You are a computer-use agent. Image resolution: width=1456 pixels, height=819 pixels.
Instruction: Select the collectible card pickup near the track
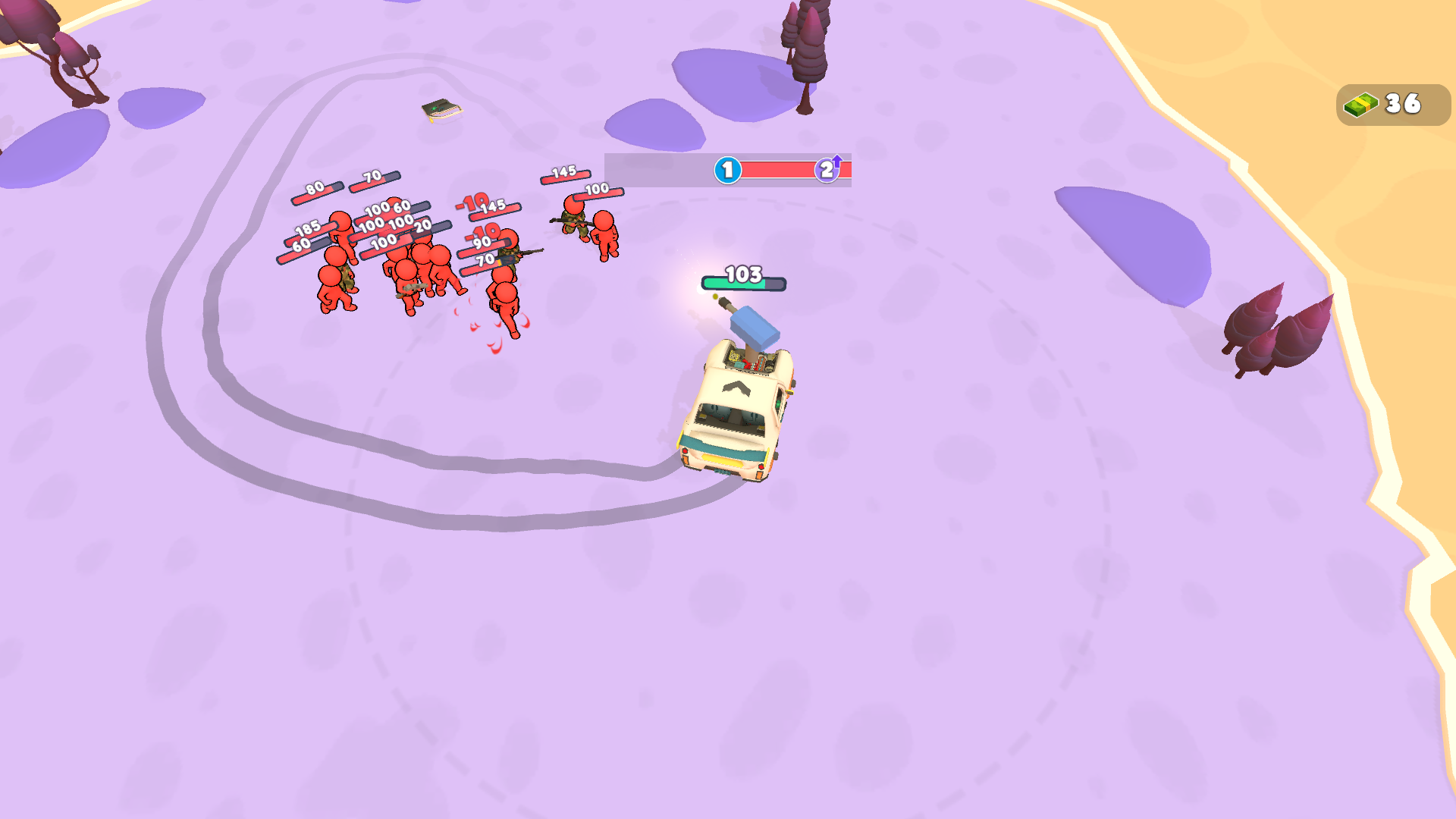440,112
